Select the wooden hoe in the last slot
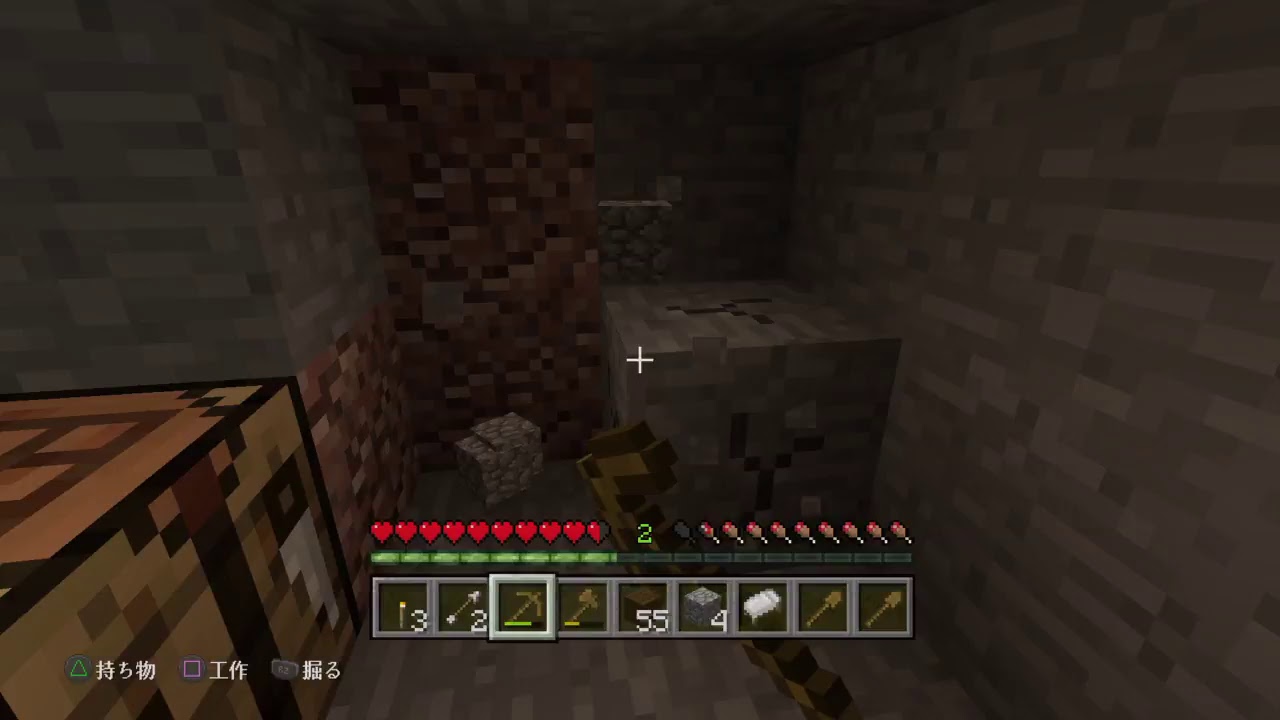Screen dimensions: 1280x720 (x=883, y=607)
